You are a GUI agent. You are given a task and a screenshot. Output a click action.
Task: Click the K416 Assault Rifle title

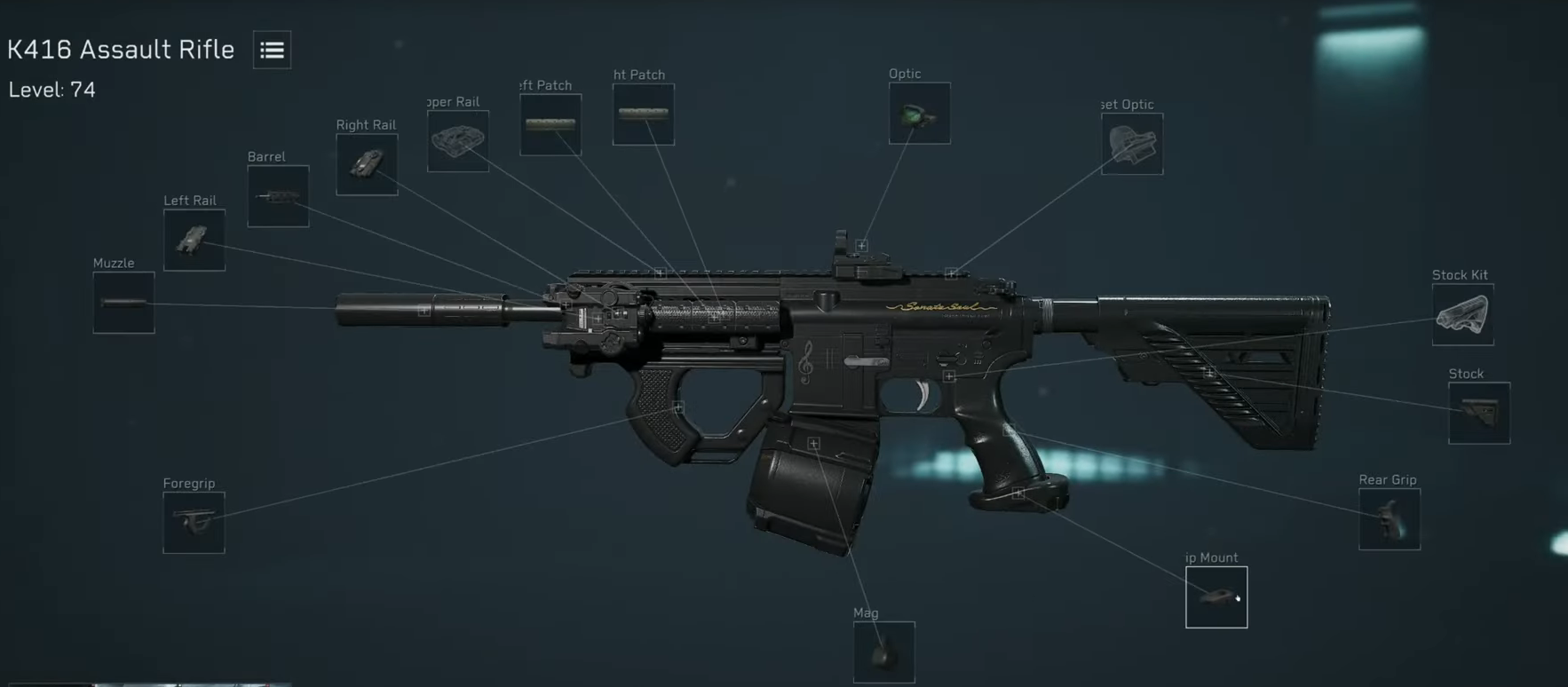120,49
